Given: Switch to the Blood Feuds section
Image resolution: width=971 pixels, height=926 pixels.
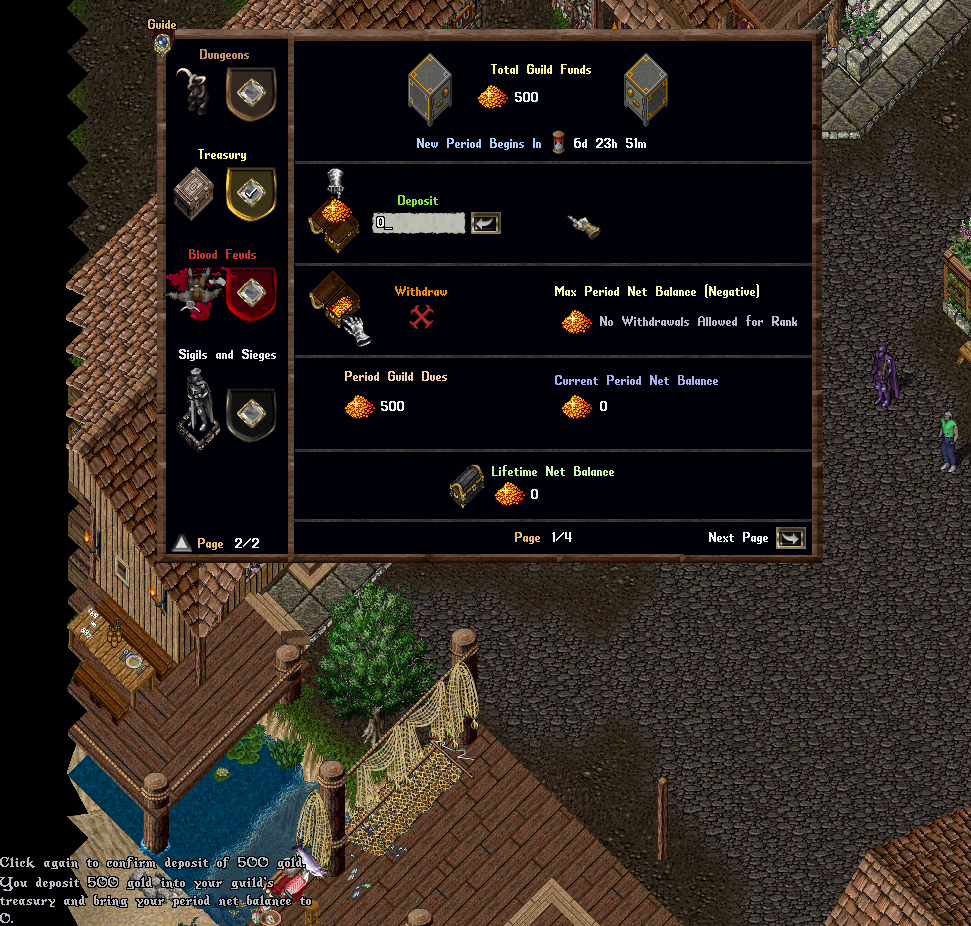Looking at the screenshot, I should point(251,293).
